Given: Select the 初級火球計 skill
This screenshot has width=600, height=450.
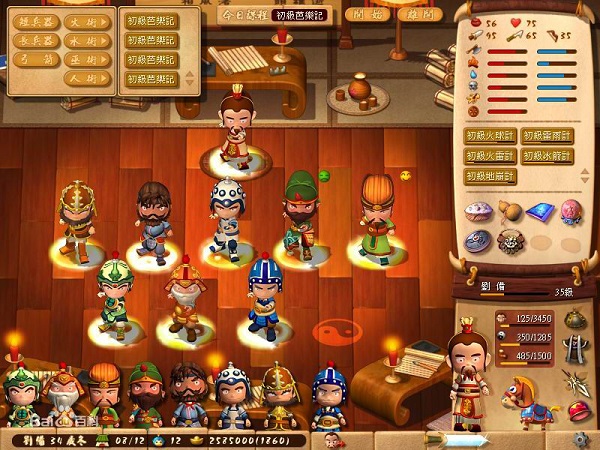Looking at the screenshot, I should click(x=489, y=136).
